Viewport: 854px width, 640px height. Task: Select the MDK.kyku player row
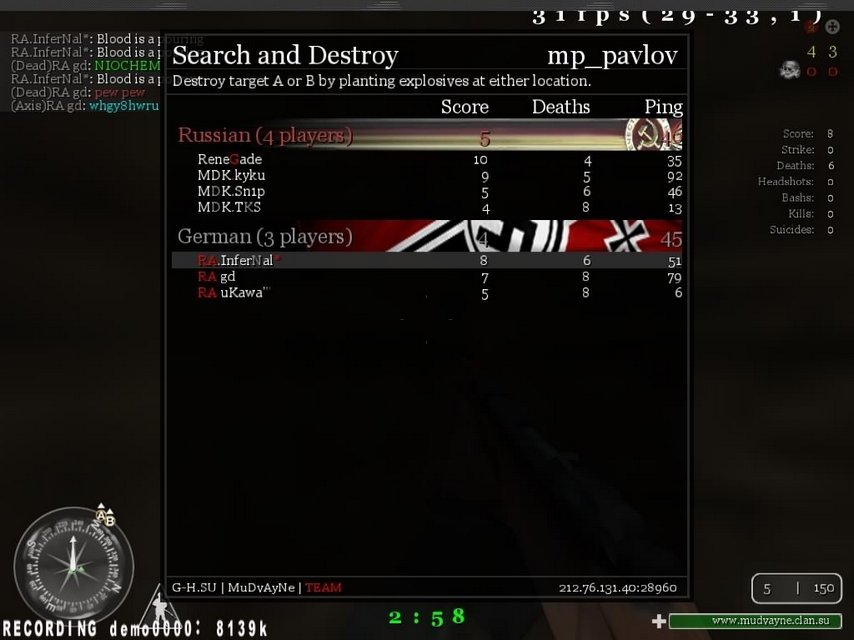click(x=427, y=176)
